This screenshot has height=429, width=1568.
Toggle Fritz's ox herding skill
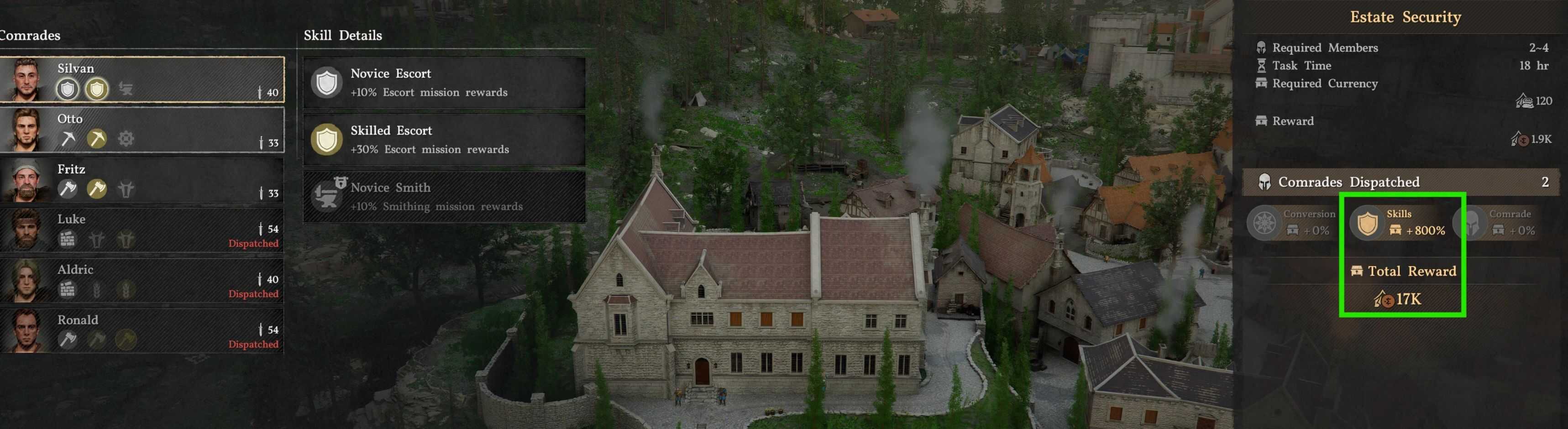tap(126, 189)
